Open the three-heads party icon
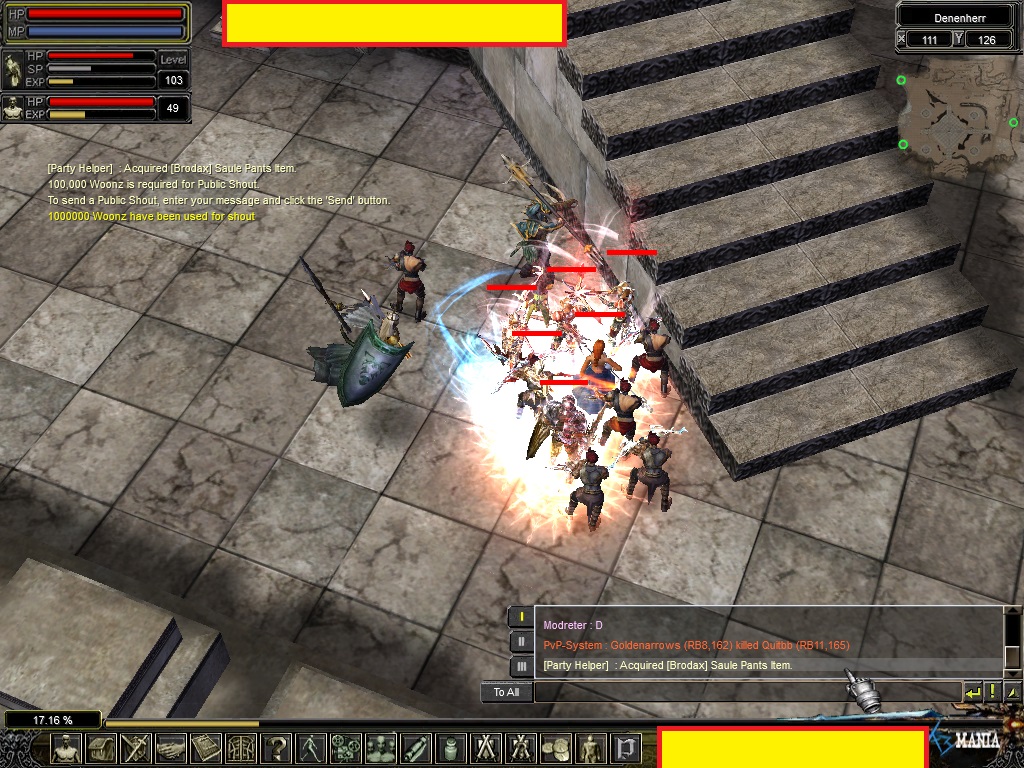Viewport: 1024px width, 768px height. point(381,748)
